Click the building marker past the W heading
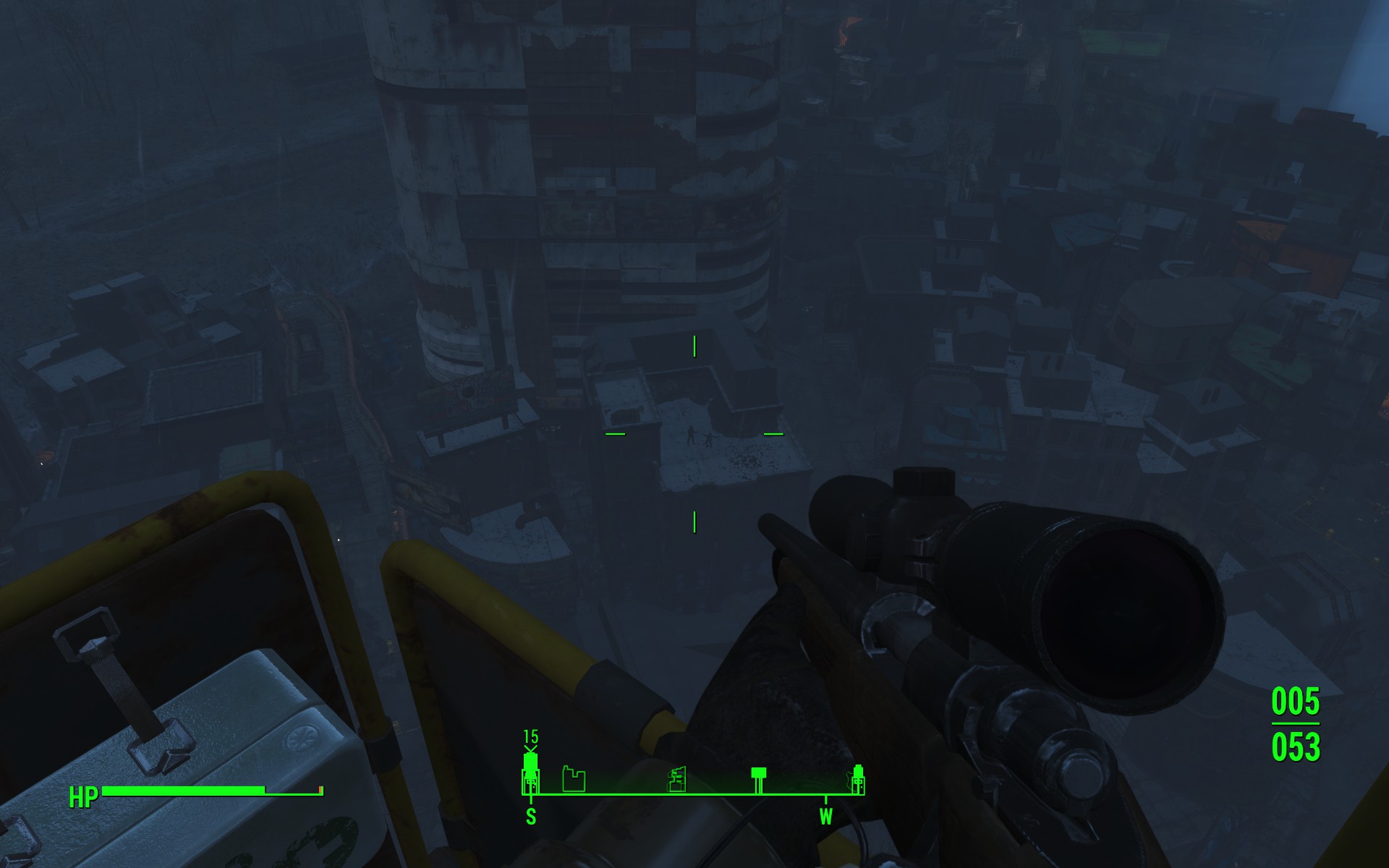Image resolution: width=1389 pixels, height=868 pixels. point(858,779)
